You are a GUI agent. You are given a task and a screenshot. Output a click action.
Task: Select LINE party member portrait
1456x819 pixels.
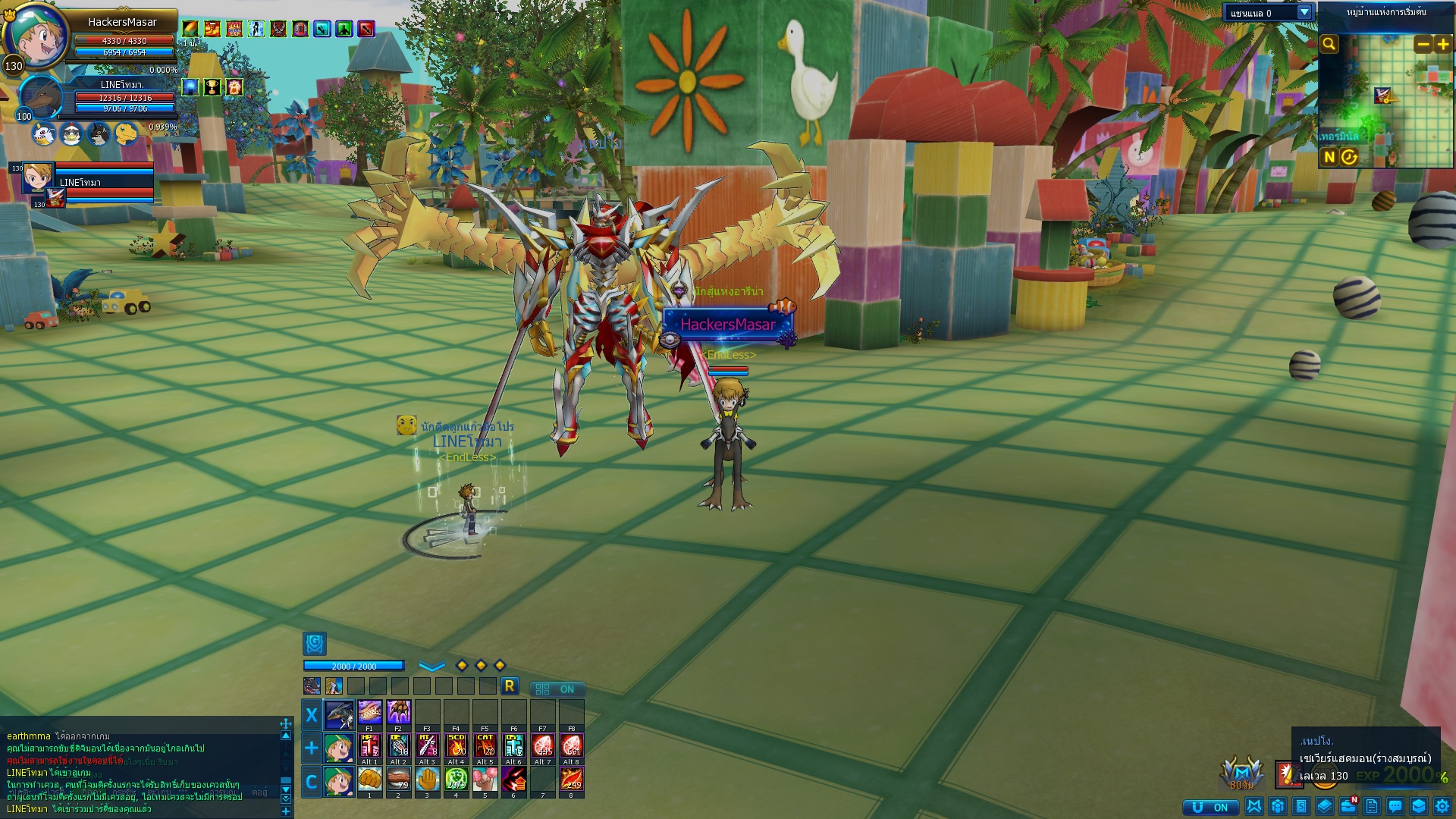(37, 177)
